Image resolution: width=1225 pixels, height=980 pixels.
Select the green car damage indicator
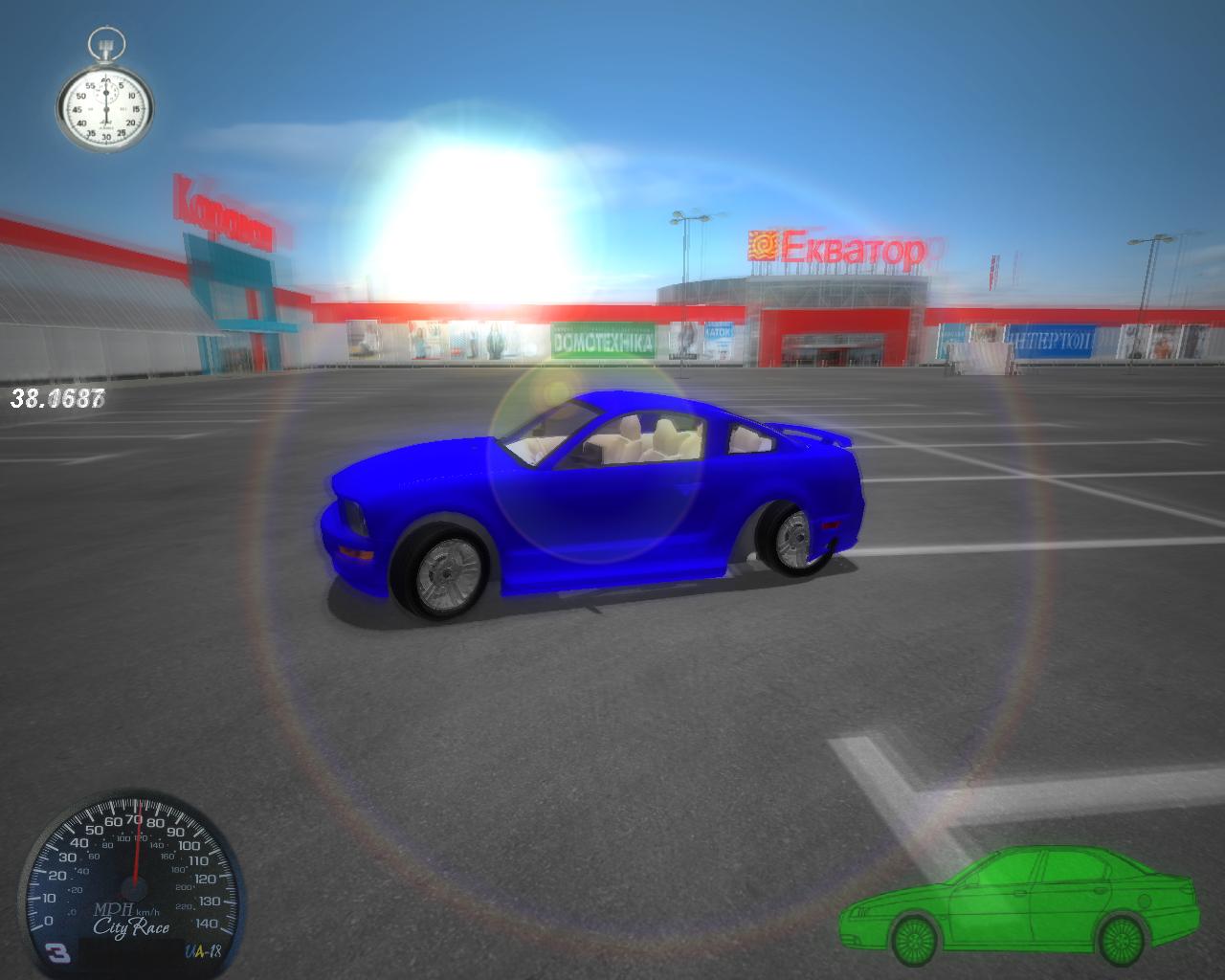point(1019,906)
